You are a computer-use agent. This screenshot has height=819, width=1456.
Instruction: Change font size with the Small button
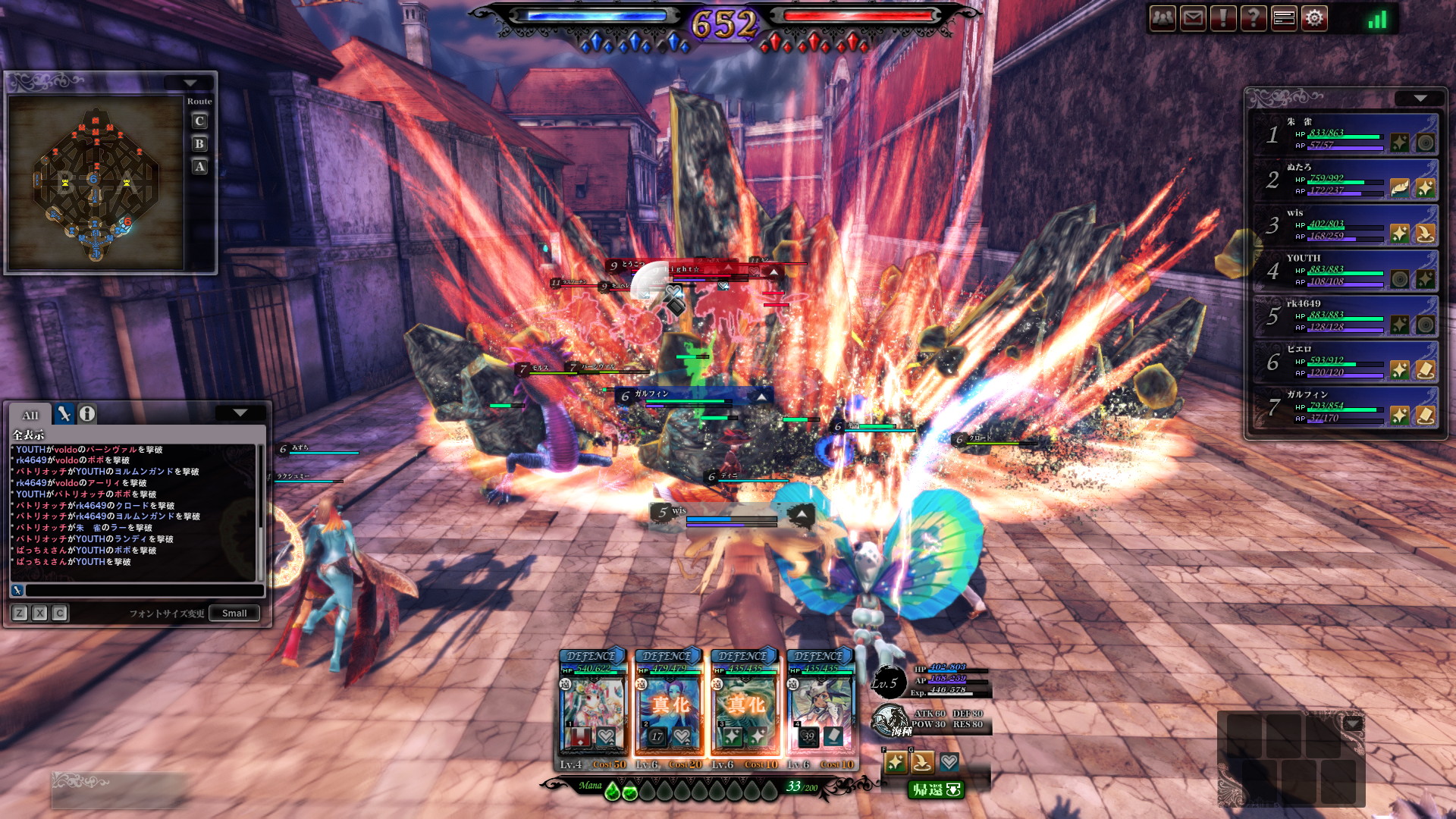click(234, 613)
